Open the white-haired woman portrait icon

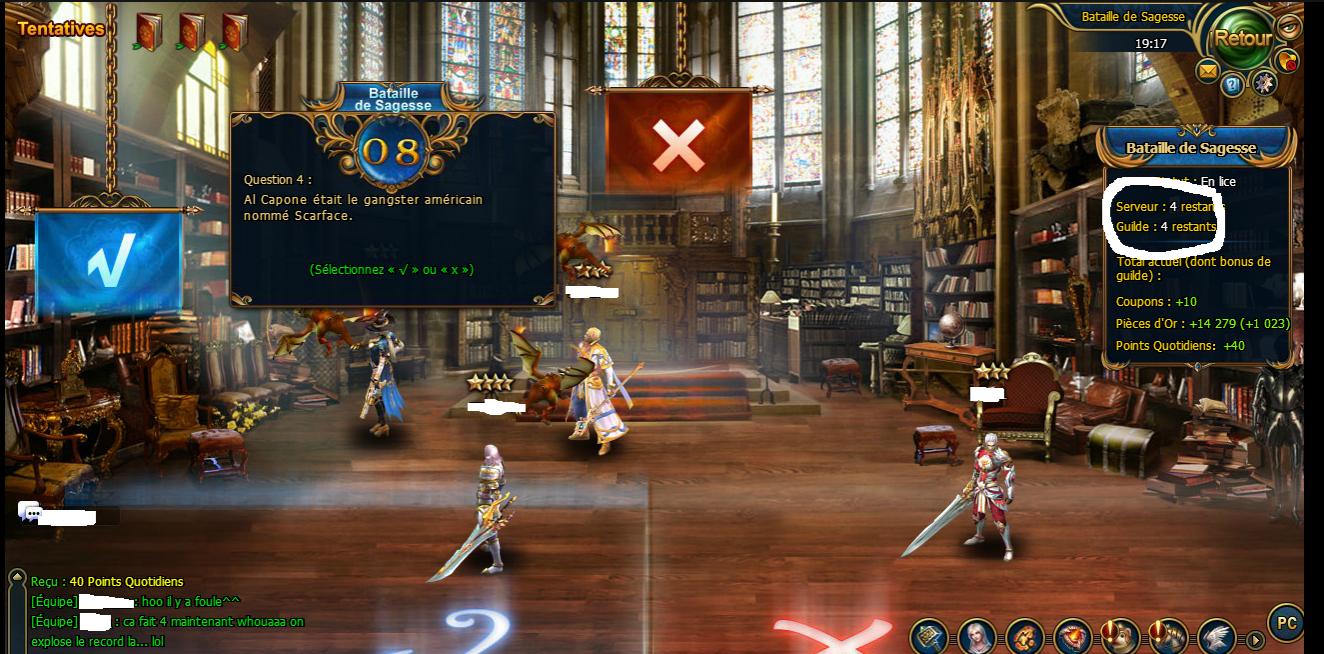point(977,637)
